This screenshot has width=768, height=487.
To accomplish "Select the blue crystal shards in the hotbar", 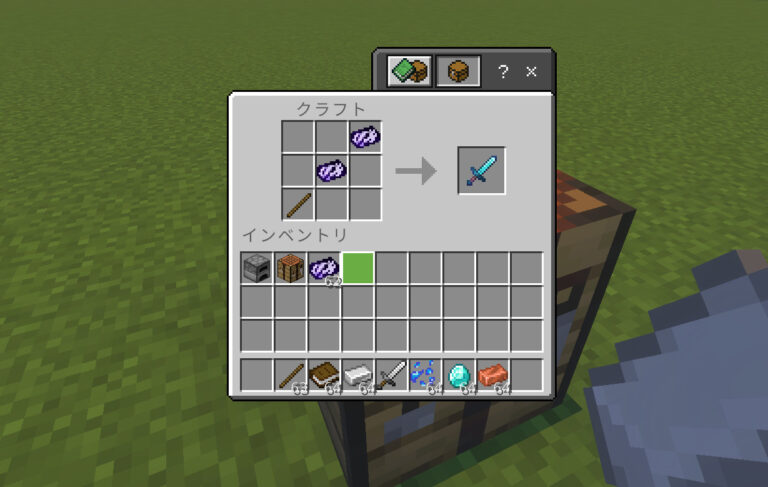I will pyautogui.click(x=427, y=375).
